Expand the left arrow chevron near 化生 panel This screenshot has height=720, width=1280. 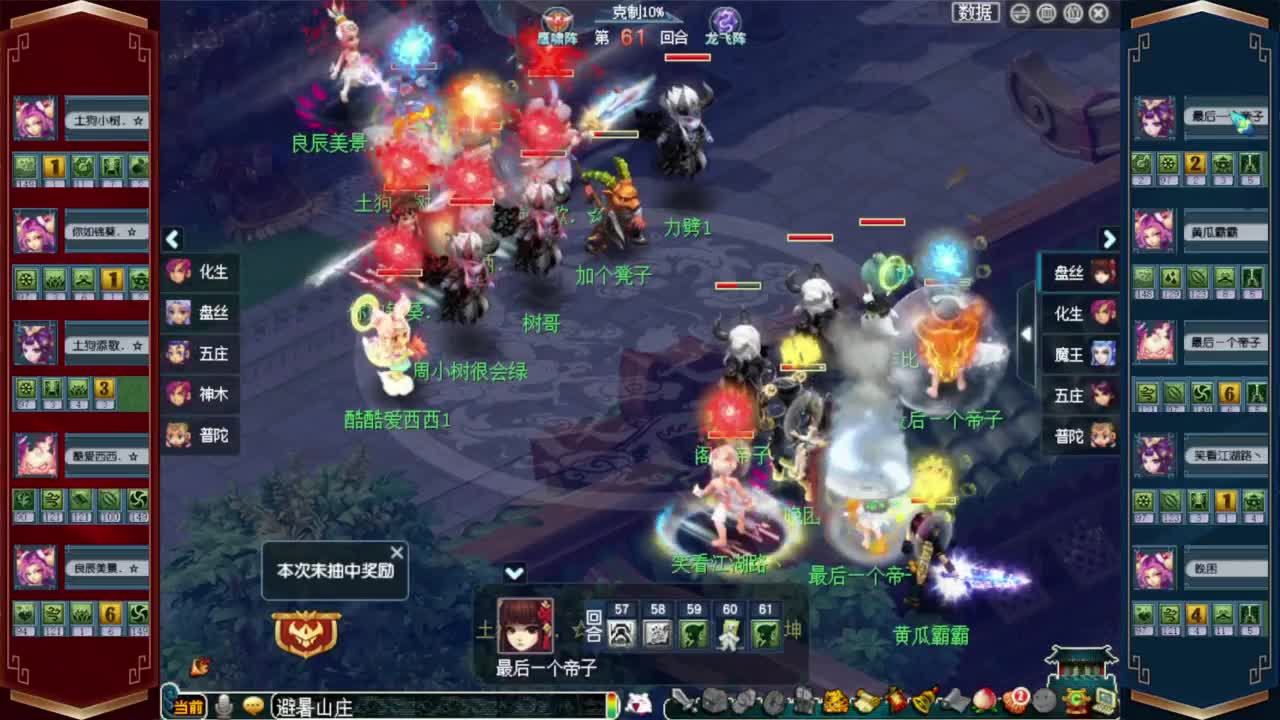pos(172,240)
